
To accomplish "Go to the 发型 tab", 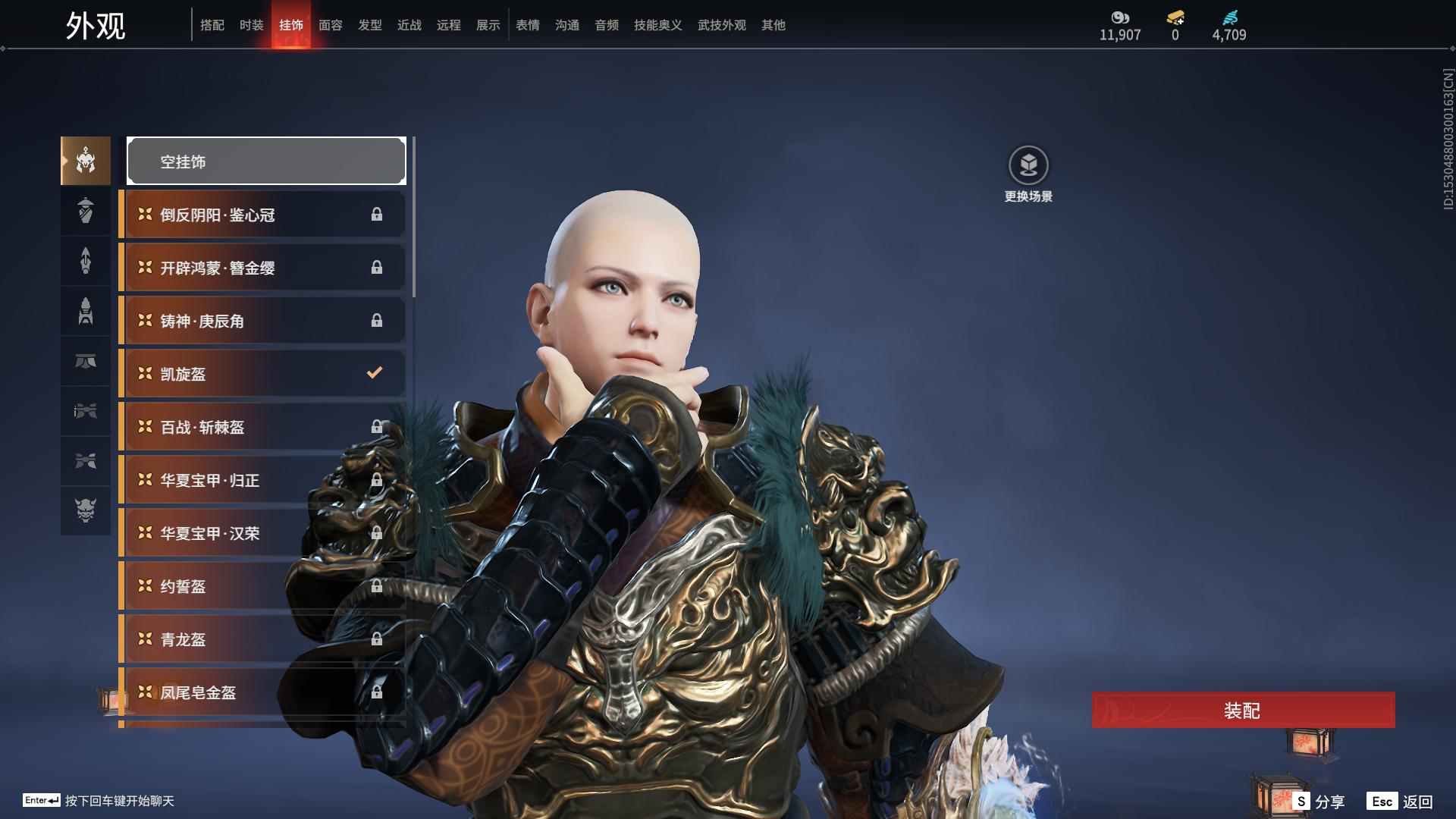I will click(x=369, y=25).
